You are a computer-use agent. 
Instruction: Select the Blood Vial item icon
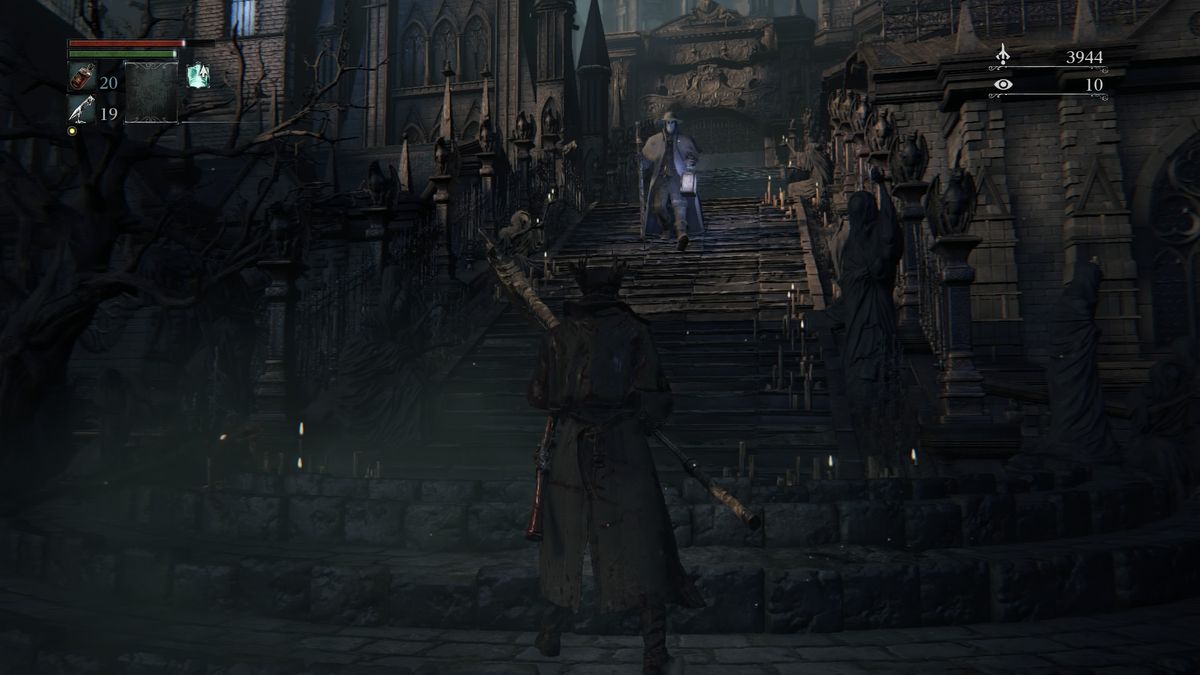(x=81, y=77)
